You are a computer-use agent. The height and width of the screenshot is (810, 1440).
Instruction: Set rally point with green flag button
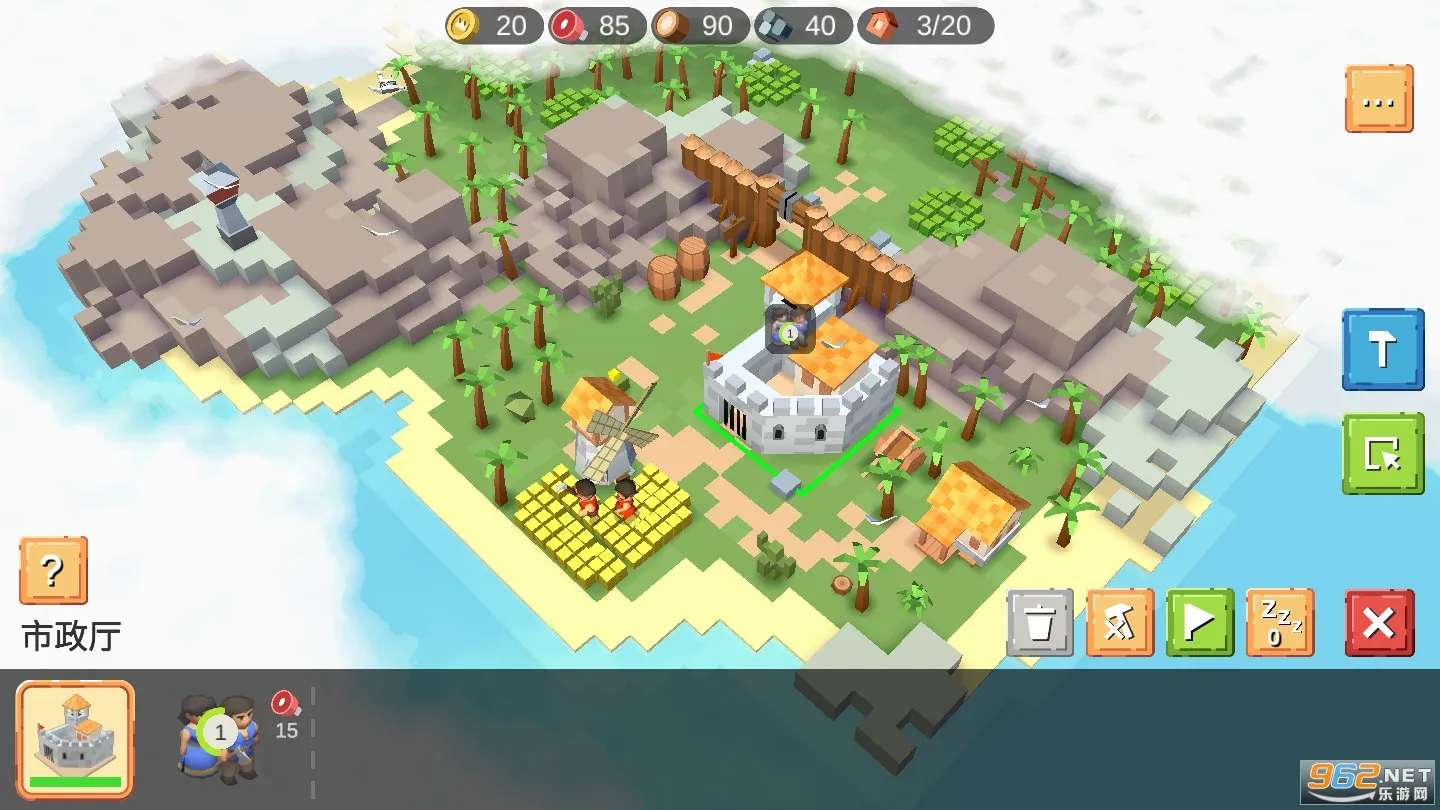pyautogui.click(x=1200, y=623)
